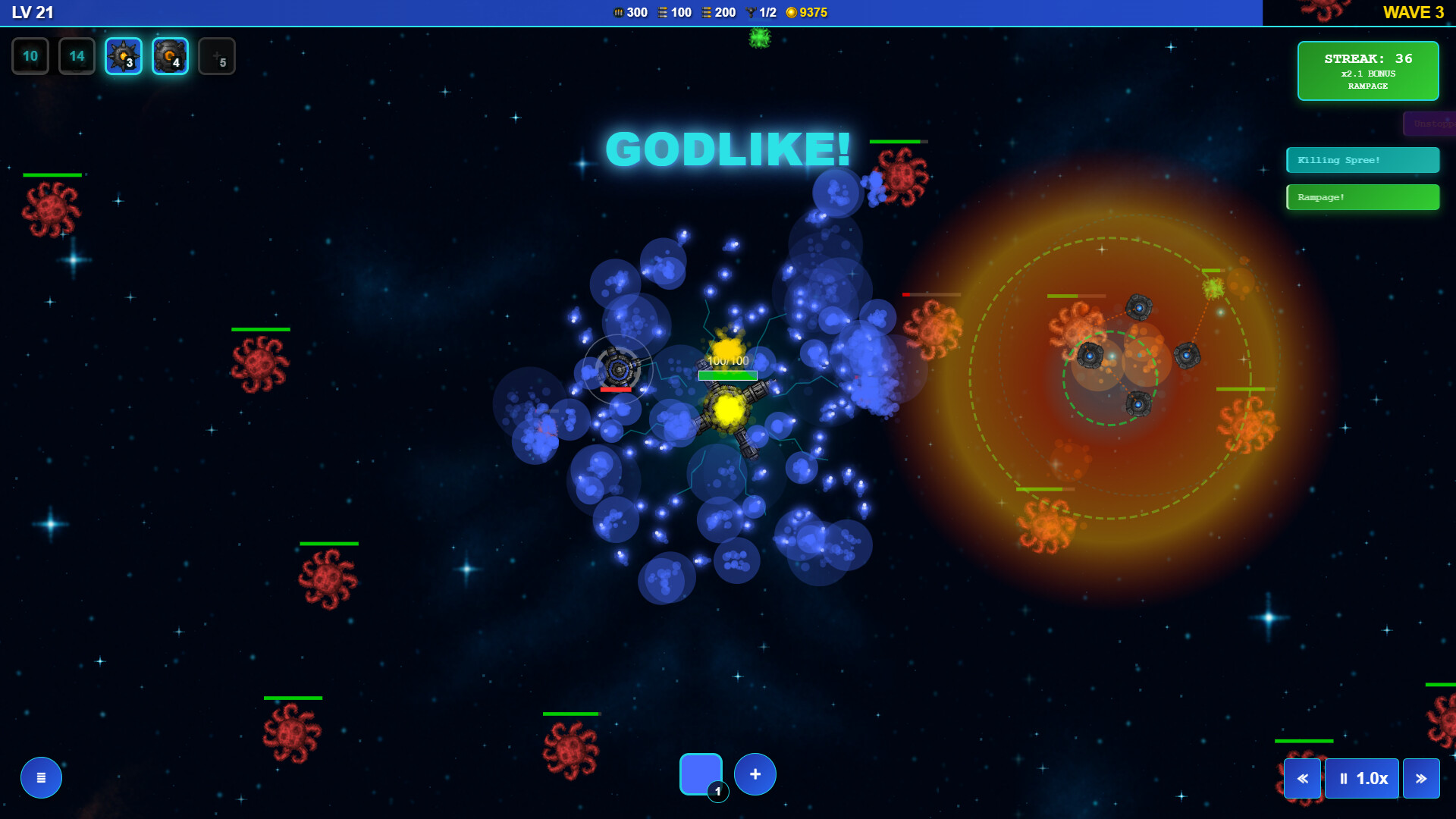Decrease game speed with double-left-arrow button
Image resolution: width=1456 pixels, height=819 pixels.
click(x=1302, y=778)
